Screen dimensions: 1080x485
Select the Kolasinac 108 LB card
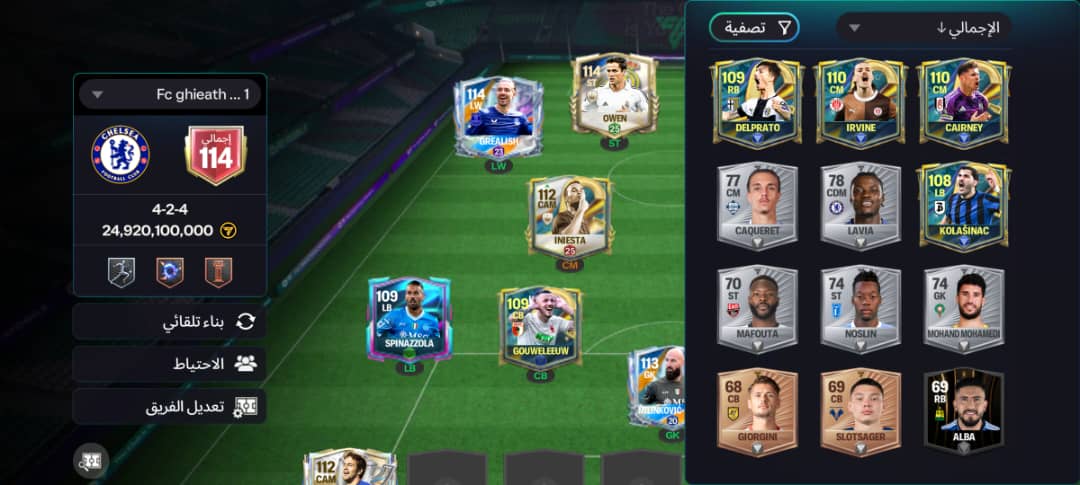(964, 205)
